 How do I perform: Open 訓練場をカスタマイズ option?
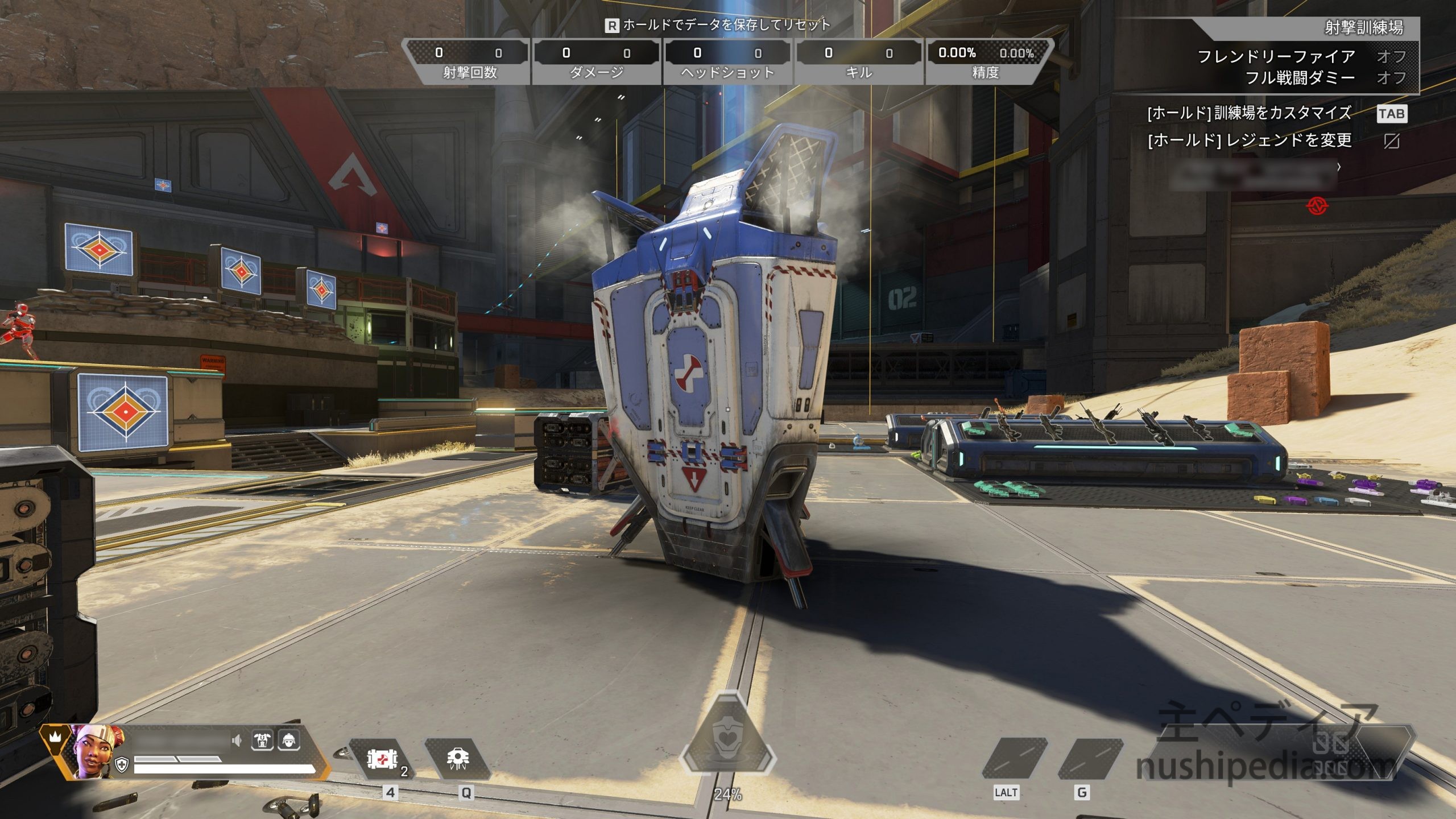(1249, 113)
